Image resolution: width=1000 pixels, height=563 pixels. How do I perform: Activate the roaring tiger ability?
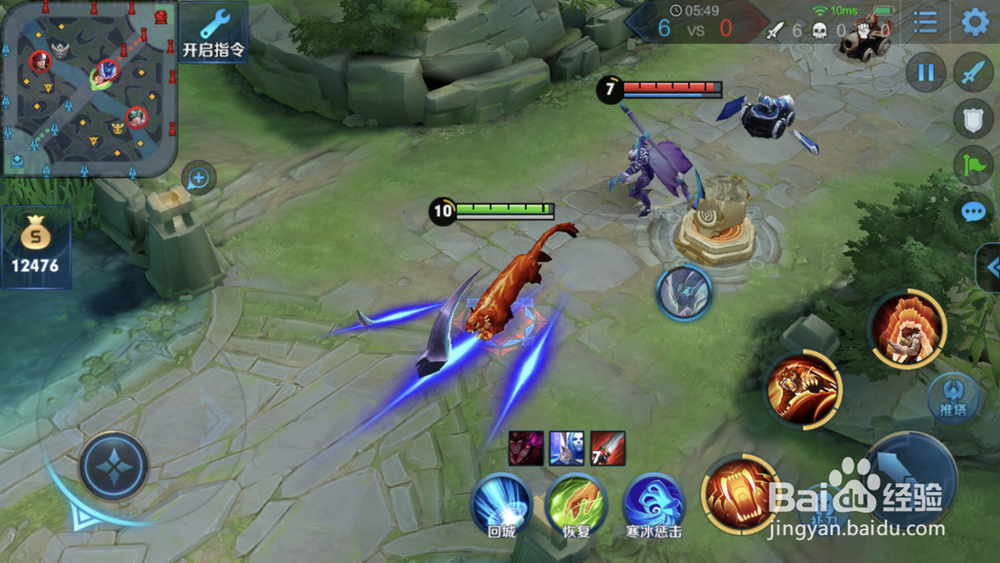tap(803, 390)
